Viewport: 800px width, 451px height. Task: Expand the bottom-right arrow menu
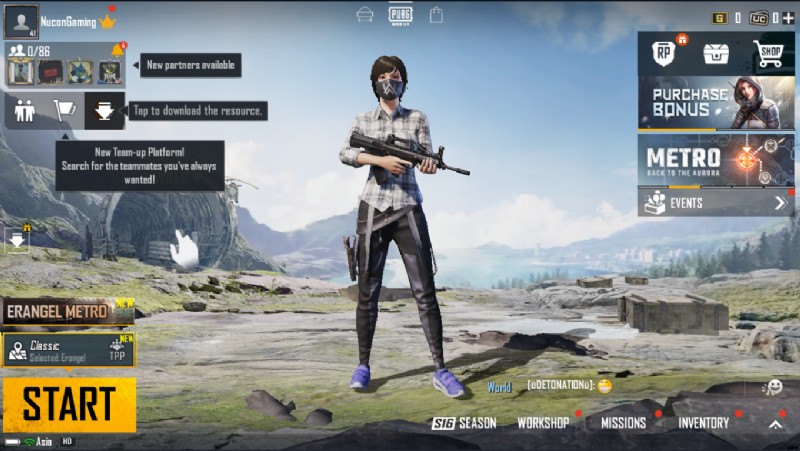click(x=775, y=424)
